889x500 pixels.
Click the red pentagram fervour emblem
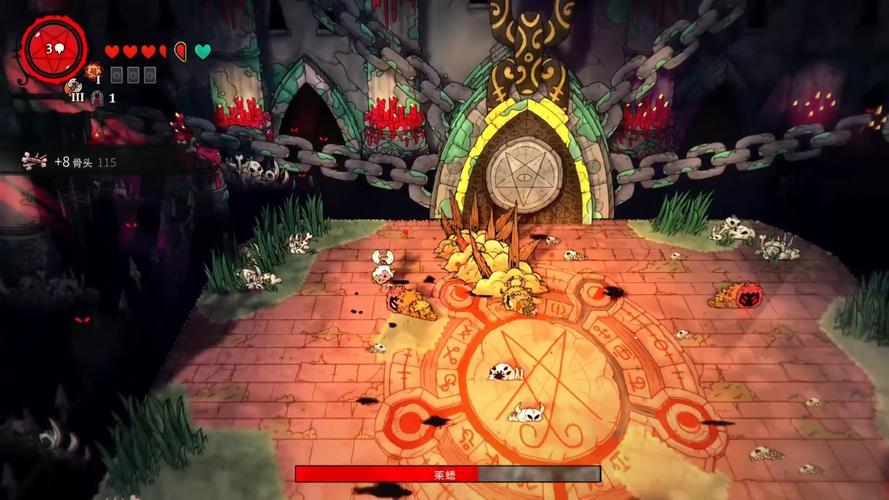click(x=55, y=49)
